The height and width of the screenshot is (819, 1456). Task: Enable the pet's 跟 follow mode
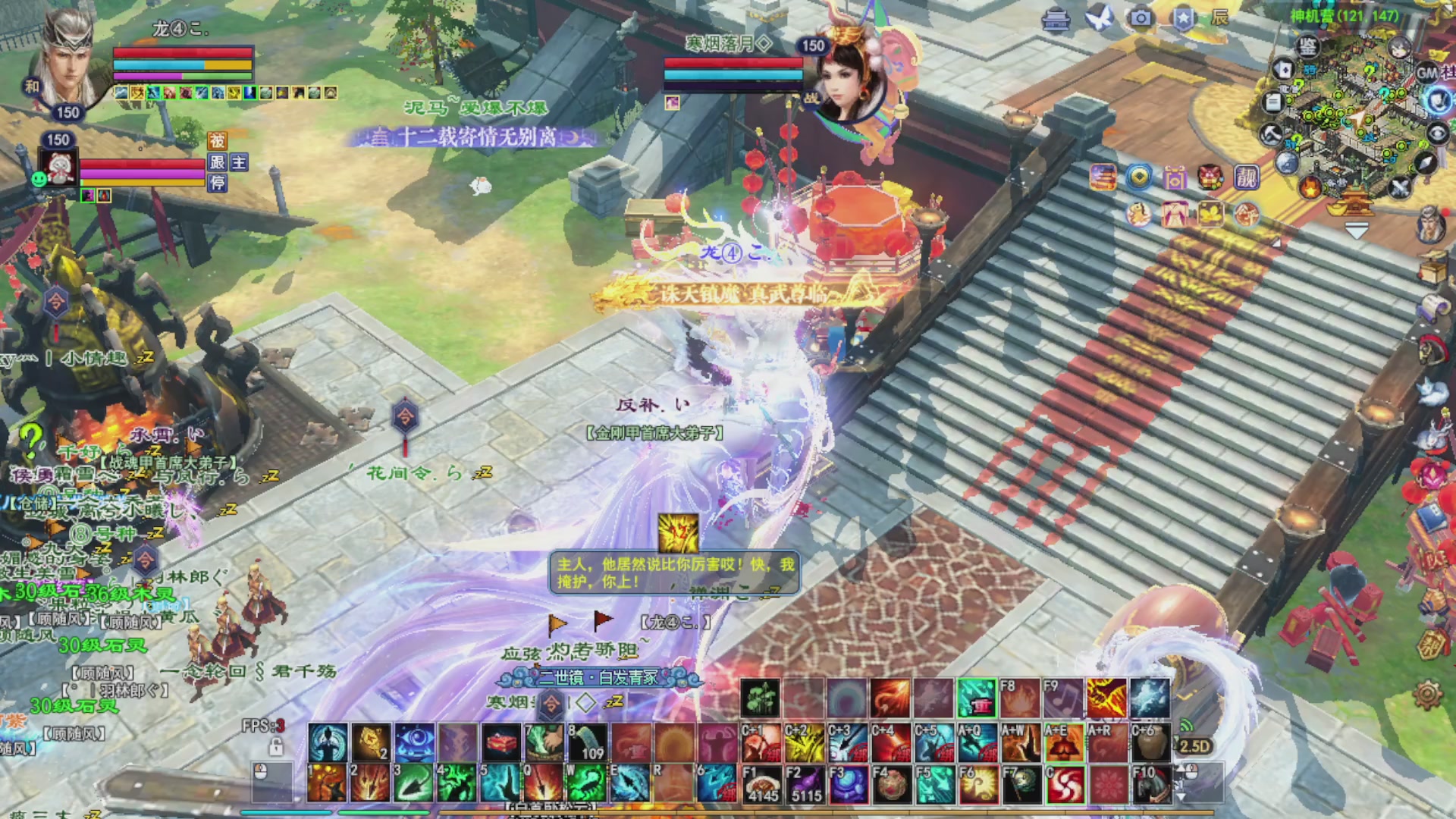(x=218, y=162)
